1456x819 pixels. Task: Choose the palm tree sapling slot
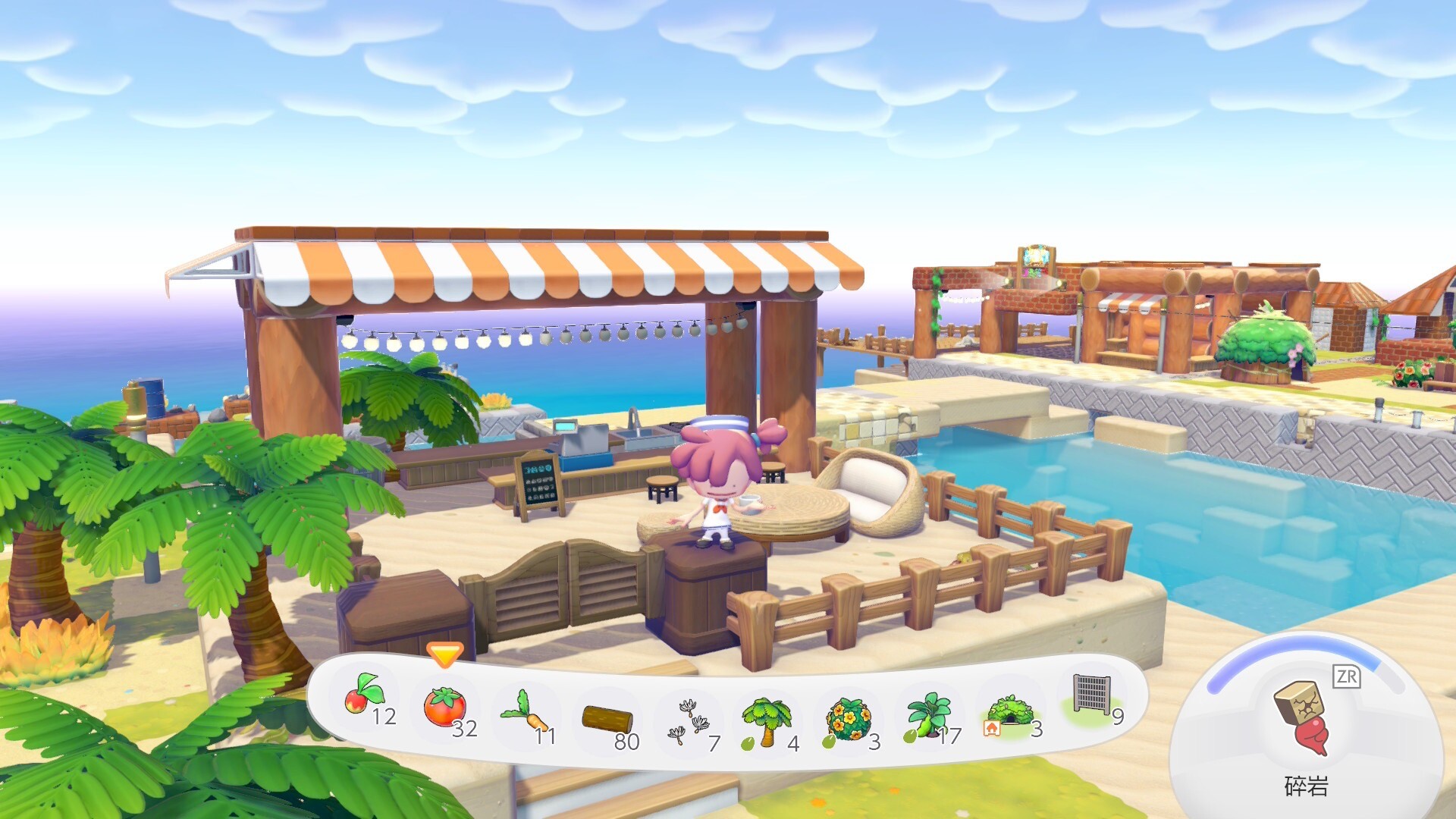767,721
